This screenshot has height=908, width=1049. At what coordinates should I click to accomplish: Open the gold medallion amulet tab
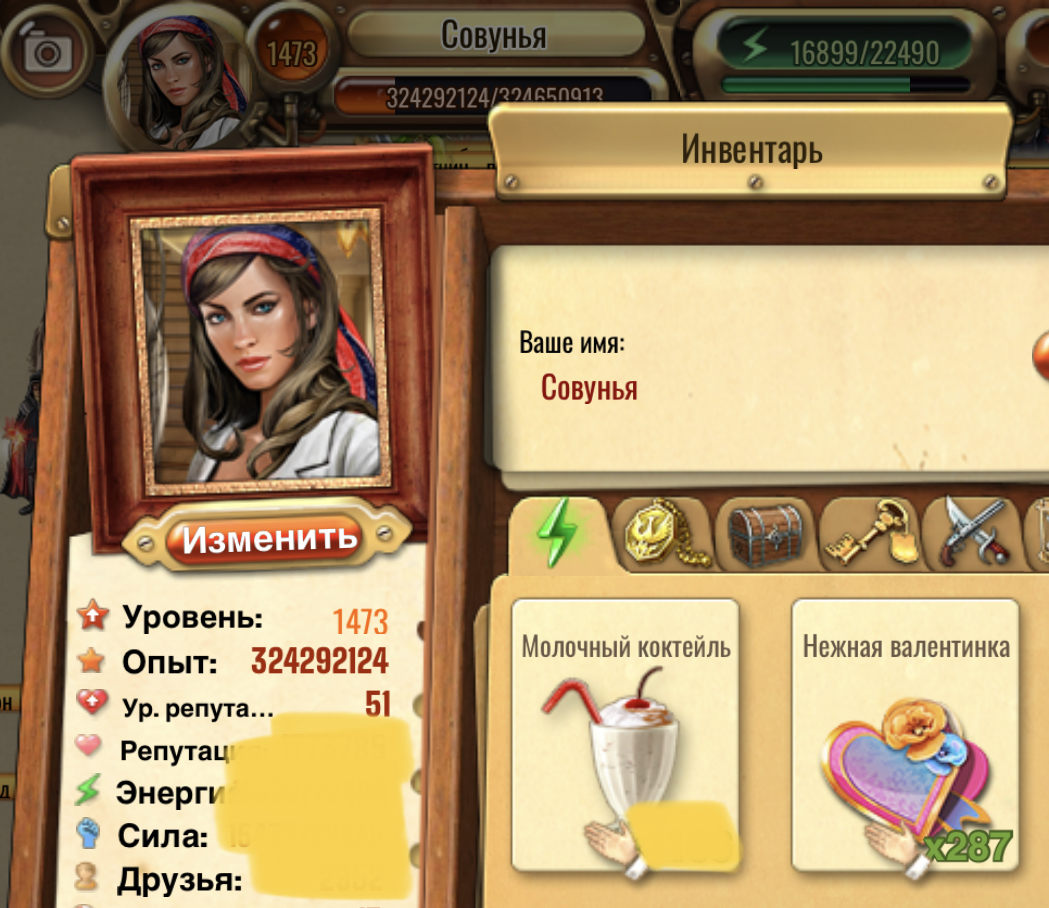(661, 533)
